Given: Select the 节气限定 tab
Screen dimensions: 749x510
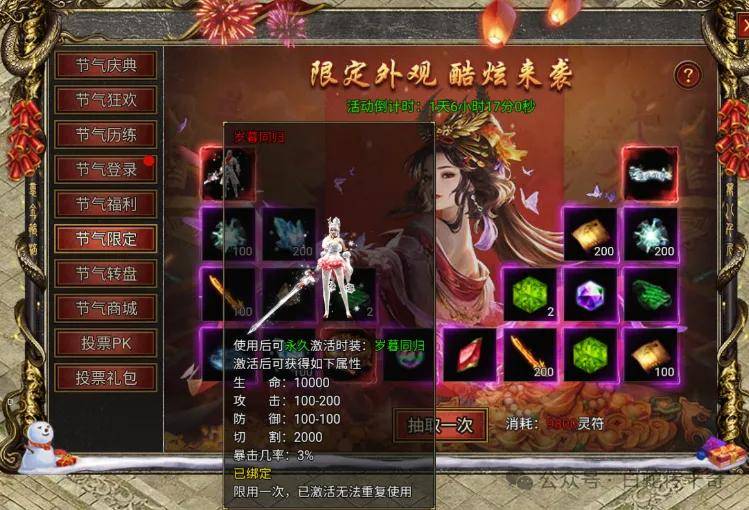Looking at the screenshot, I should click(x=105, y=239).
